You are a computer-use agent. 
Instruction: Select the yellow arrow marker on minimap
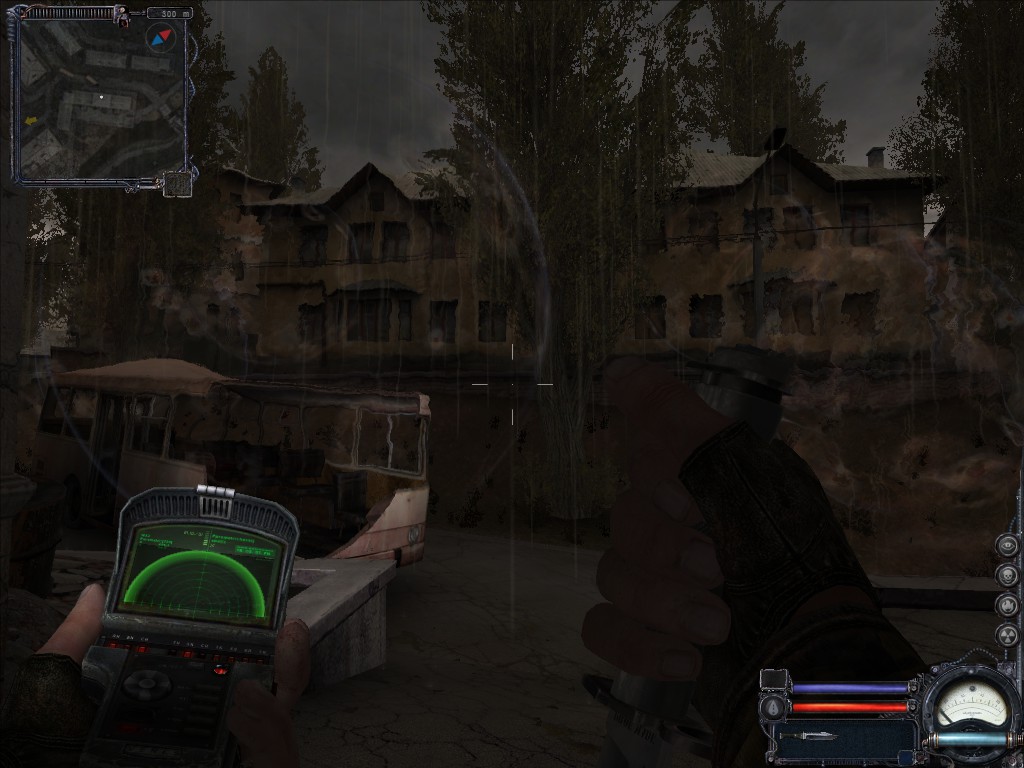(31, 120)
